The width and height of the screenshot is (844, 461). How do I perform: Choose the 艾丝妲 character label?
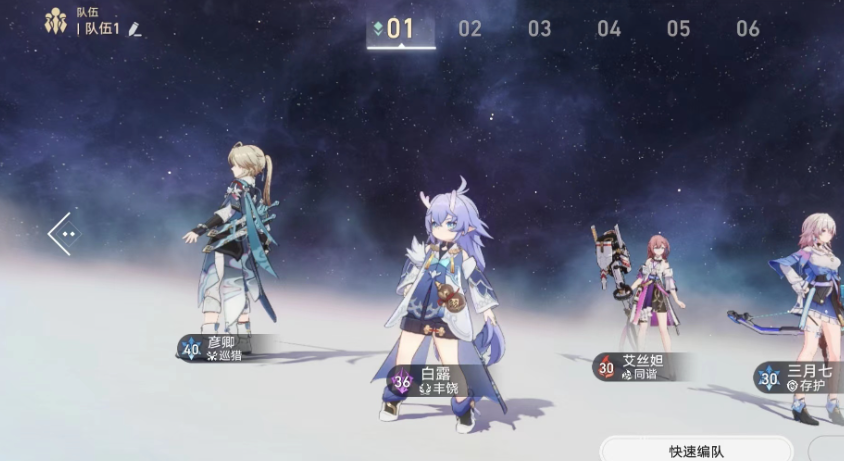(x=639, y=367)
